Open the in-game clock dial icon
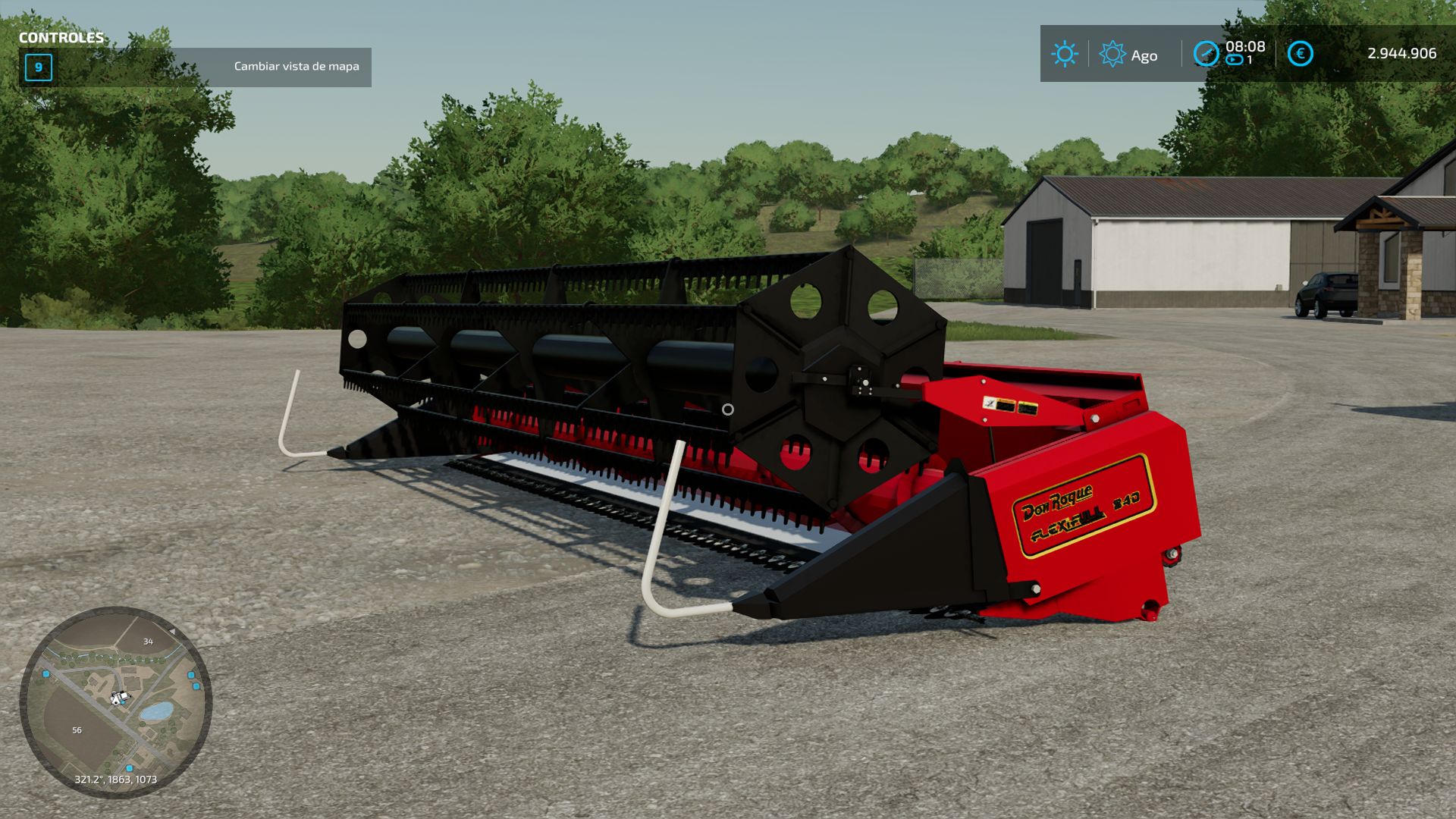The width and height of the screenshot is (1456, 819). [1207, 55]
